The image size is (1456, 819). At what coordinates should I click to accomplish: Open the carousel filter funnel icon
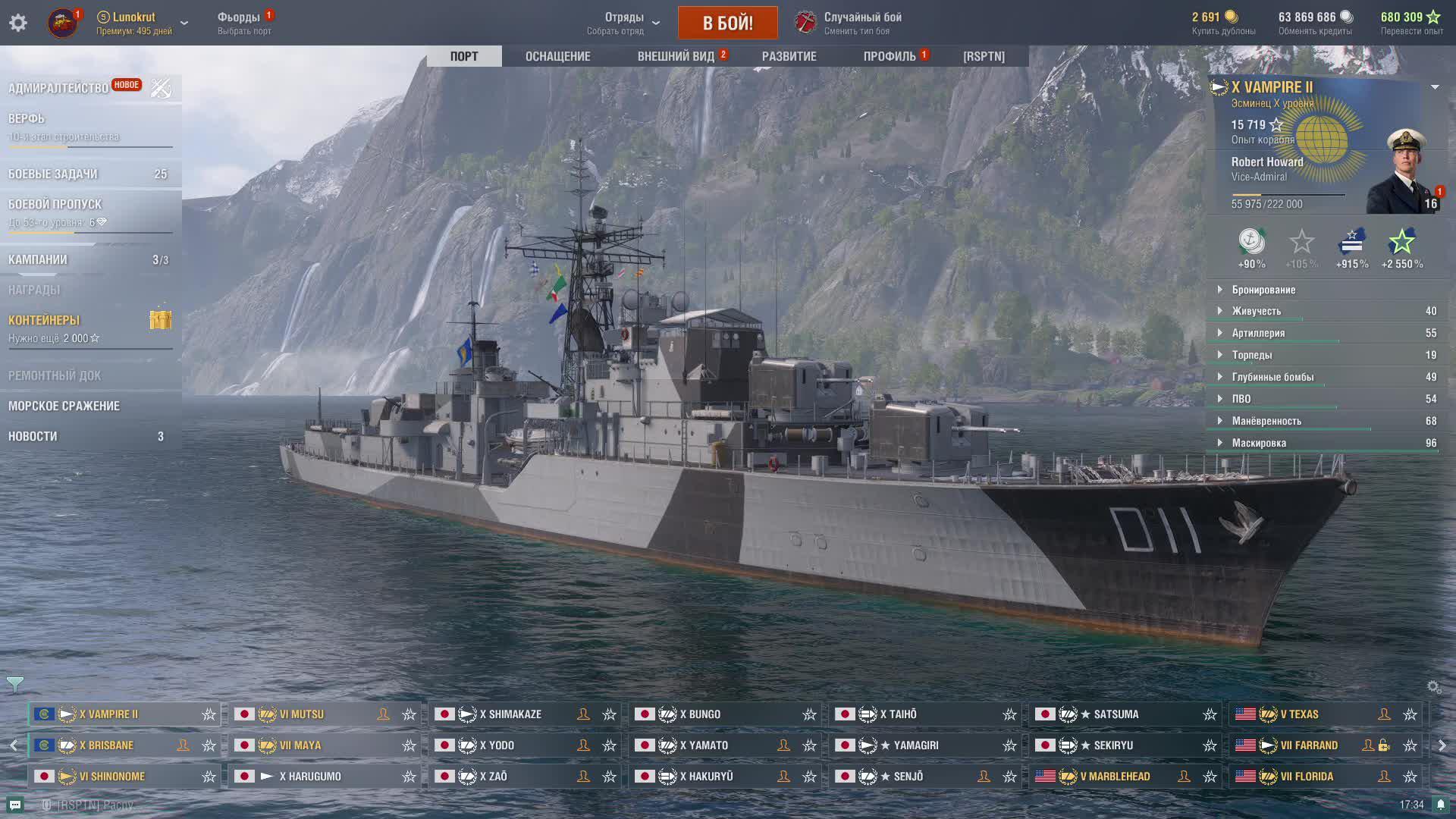click(15, 685)
